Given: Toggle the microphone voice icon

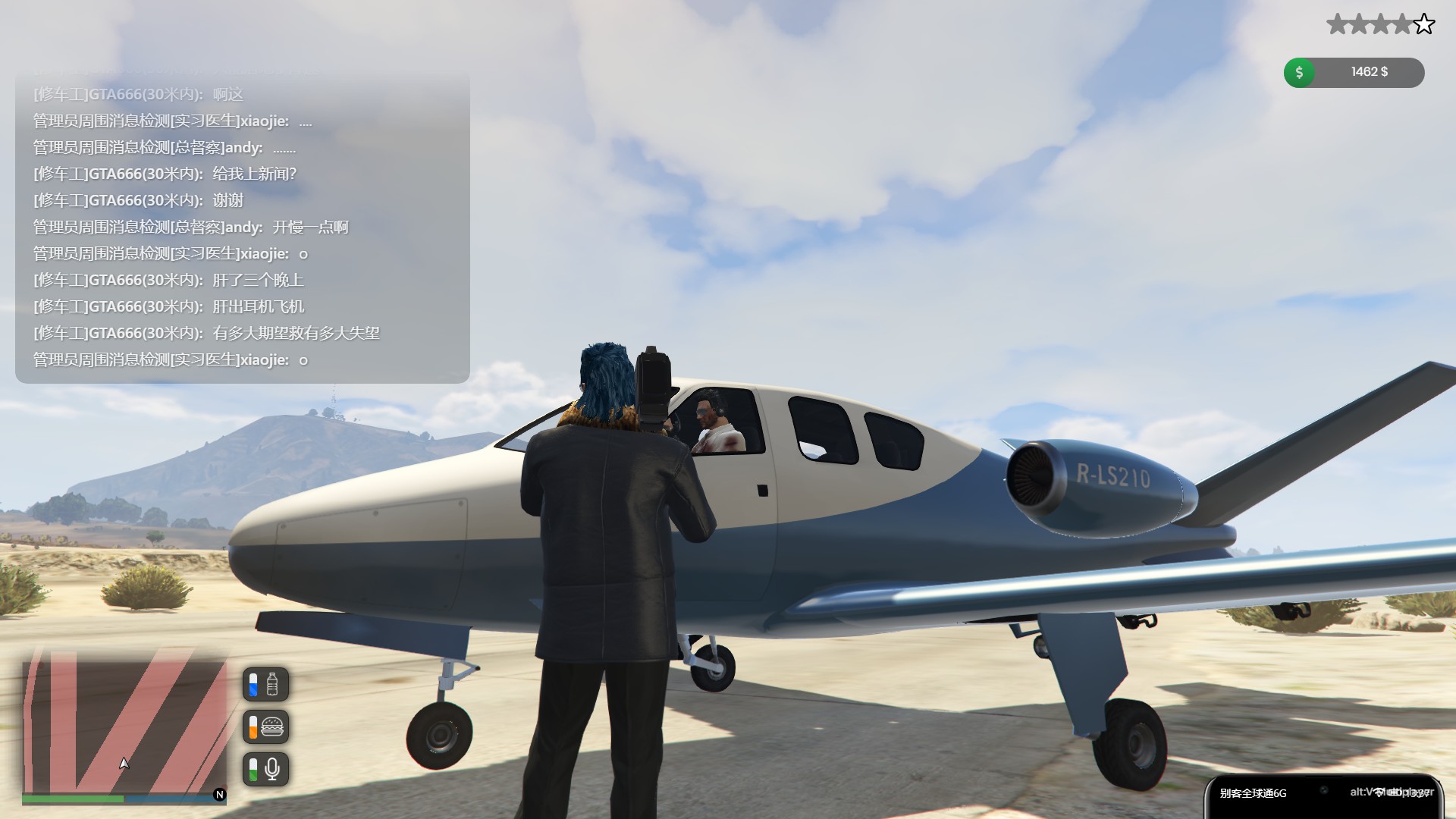Looking at the screenshot, I should click(271, 770).
